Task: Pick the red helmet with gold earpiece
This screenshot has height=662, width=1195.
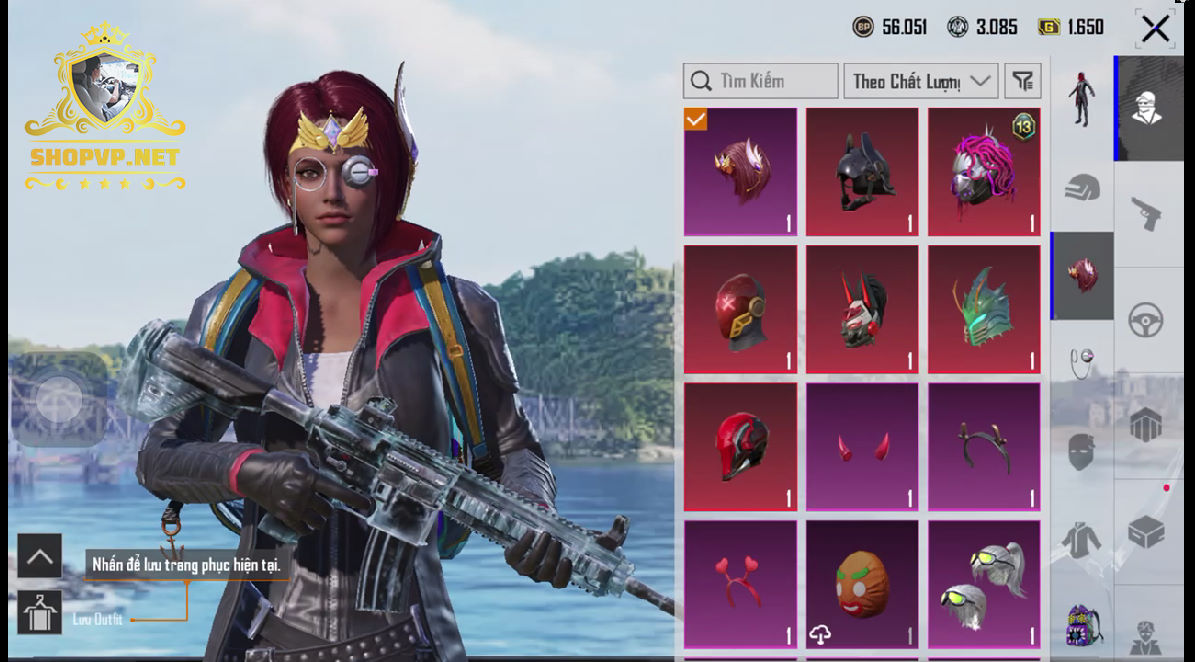Action: [740, 309]
